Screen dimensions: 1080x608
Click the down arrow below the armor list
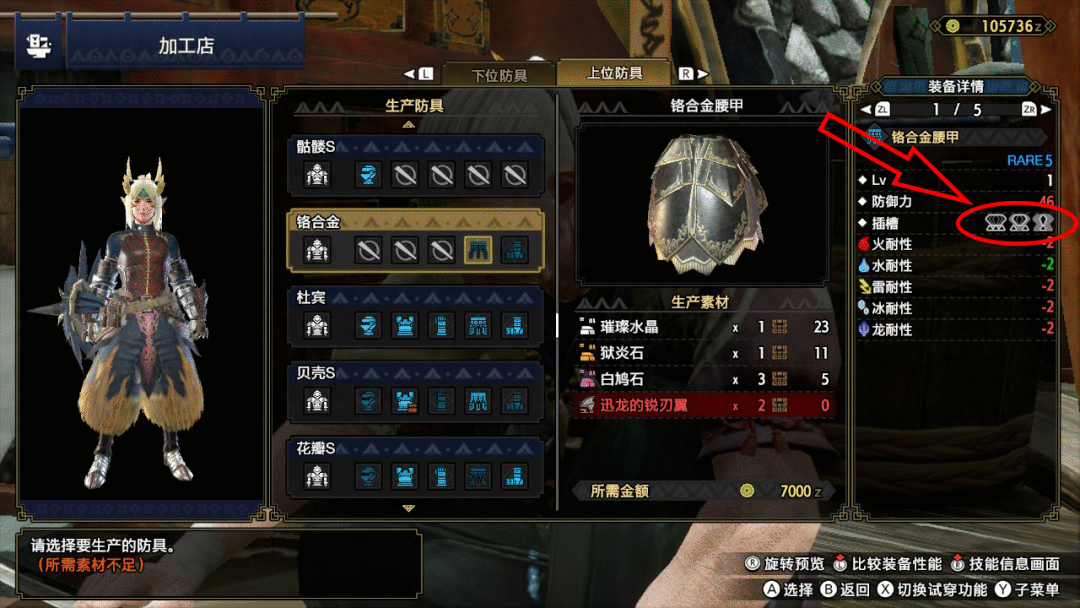[x=408, y=508]
